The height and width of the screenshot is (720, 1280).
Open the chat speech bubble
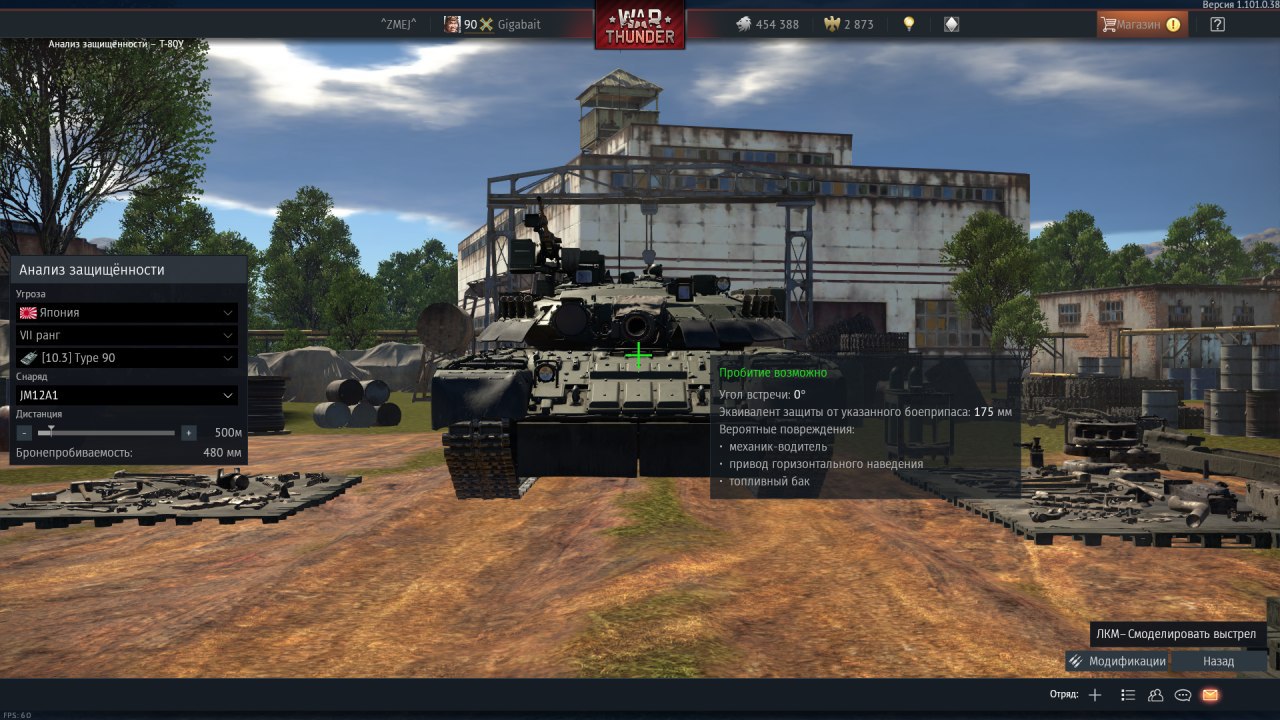coord(1183,695)
